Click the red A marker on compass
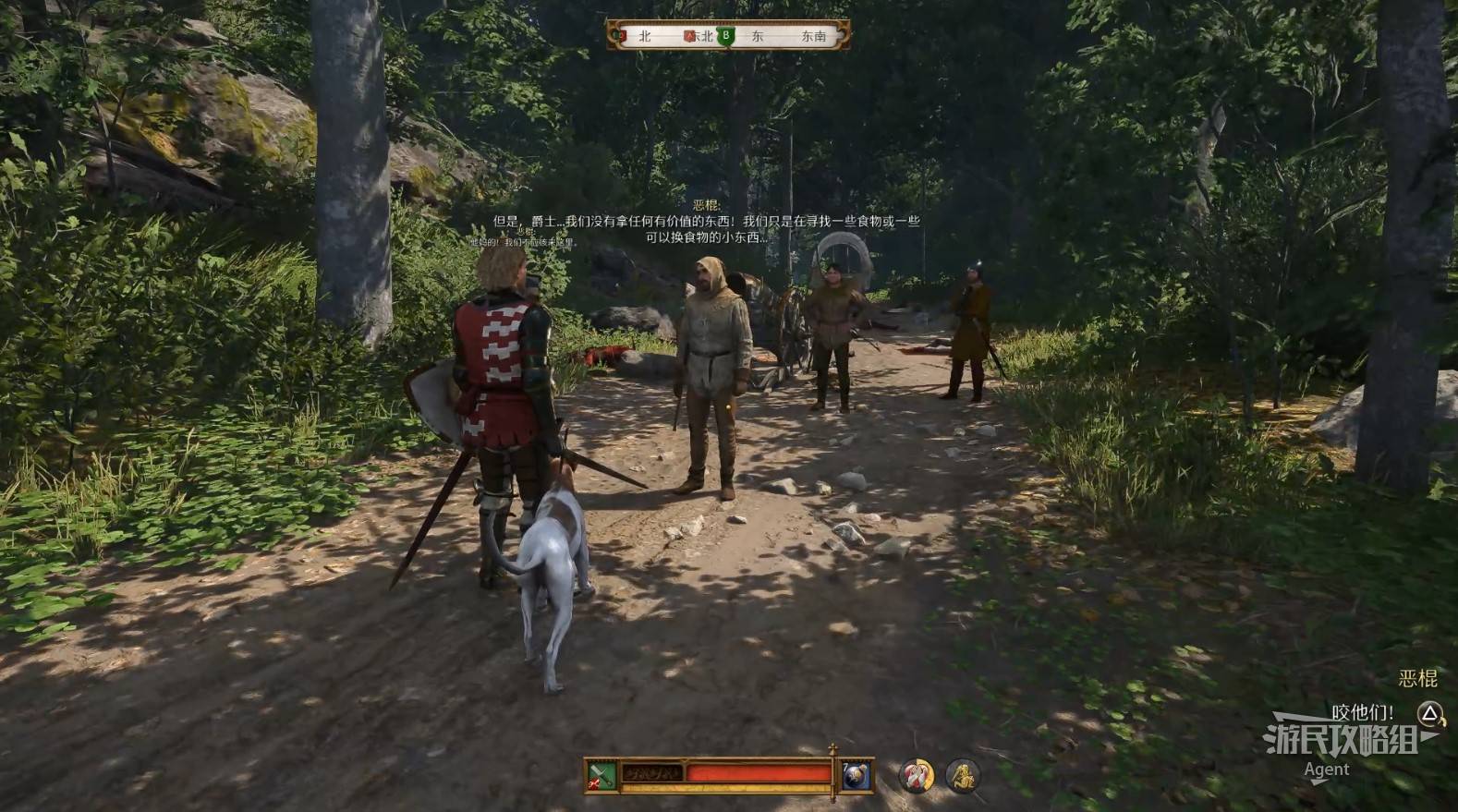The width and height of the screenshot is (1458, 812). pyautogui.click(x=688, y=36)
